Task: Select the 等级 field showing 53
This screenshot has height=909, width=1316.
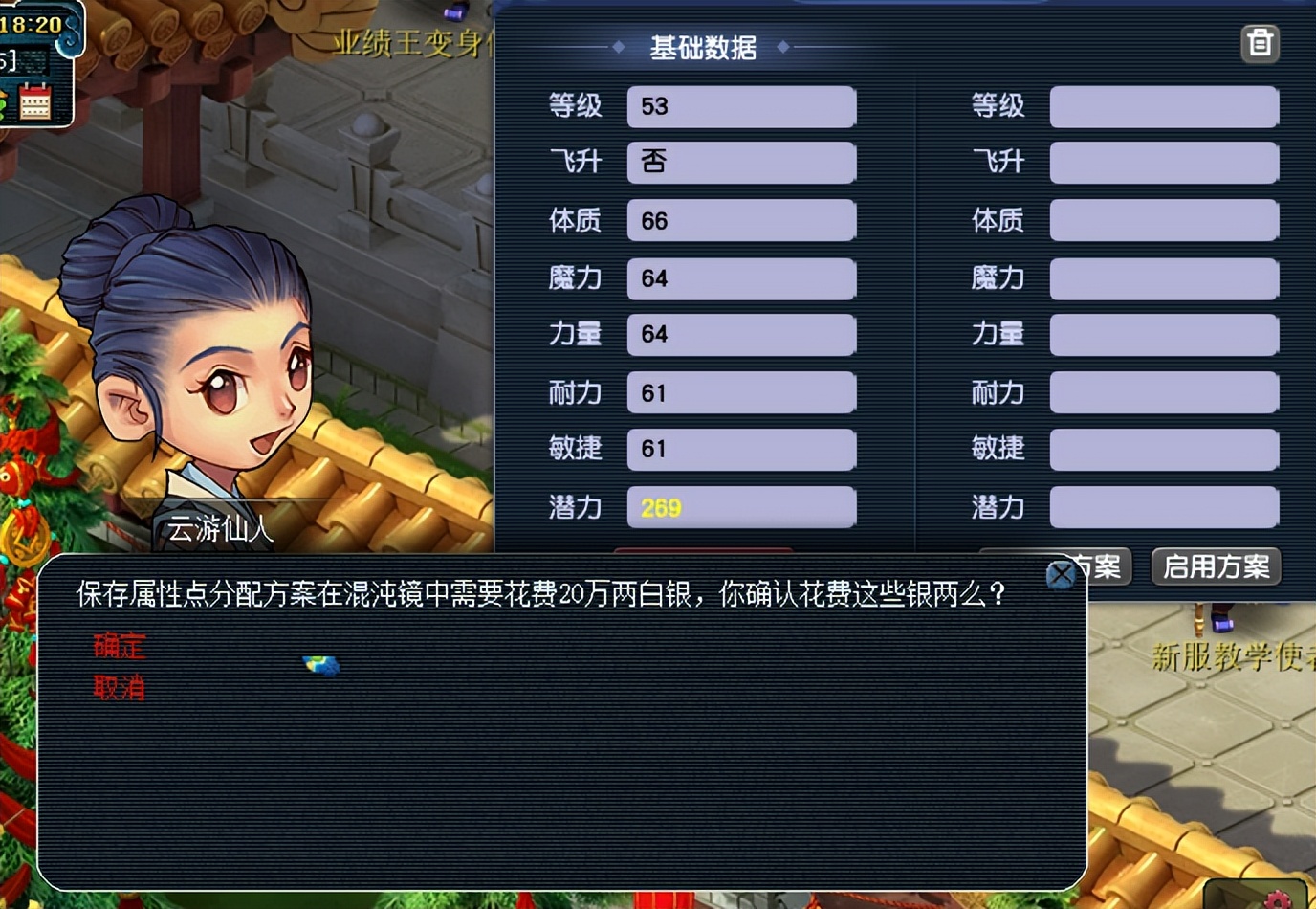Action: coord(740,106)
